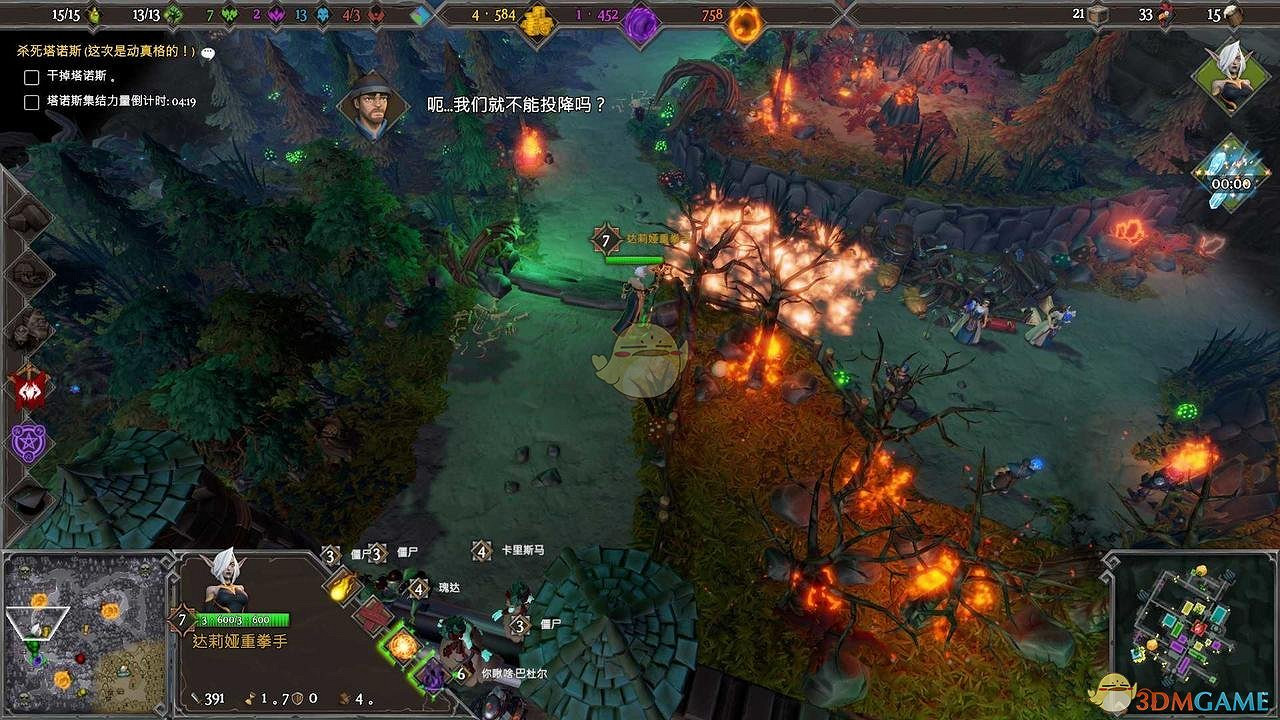Image resolution: width=1280 pixels, height=720 pixels.
Task: Select the fireball ability icon
Action: pos(401,647)
